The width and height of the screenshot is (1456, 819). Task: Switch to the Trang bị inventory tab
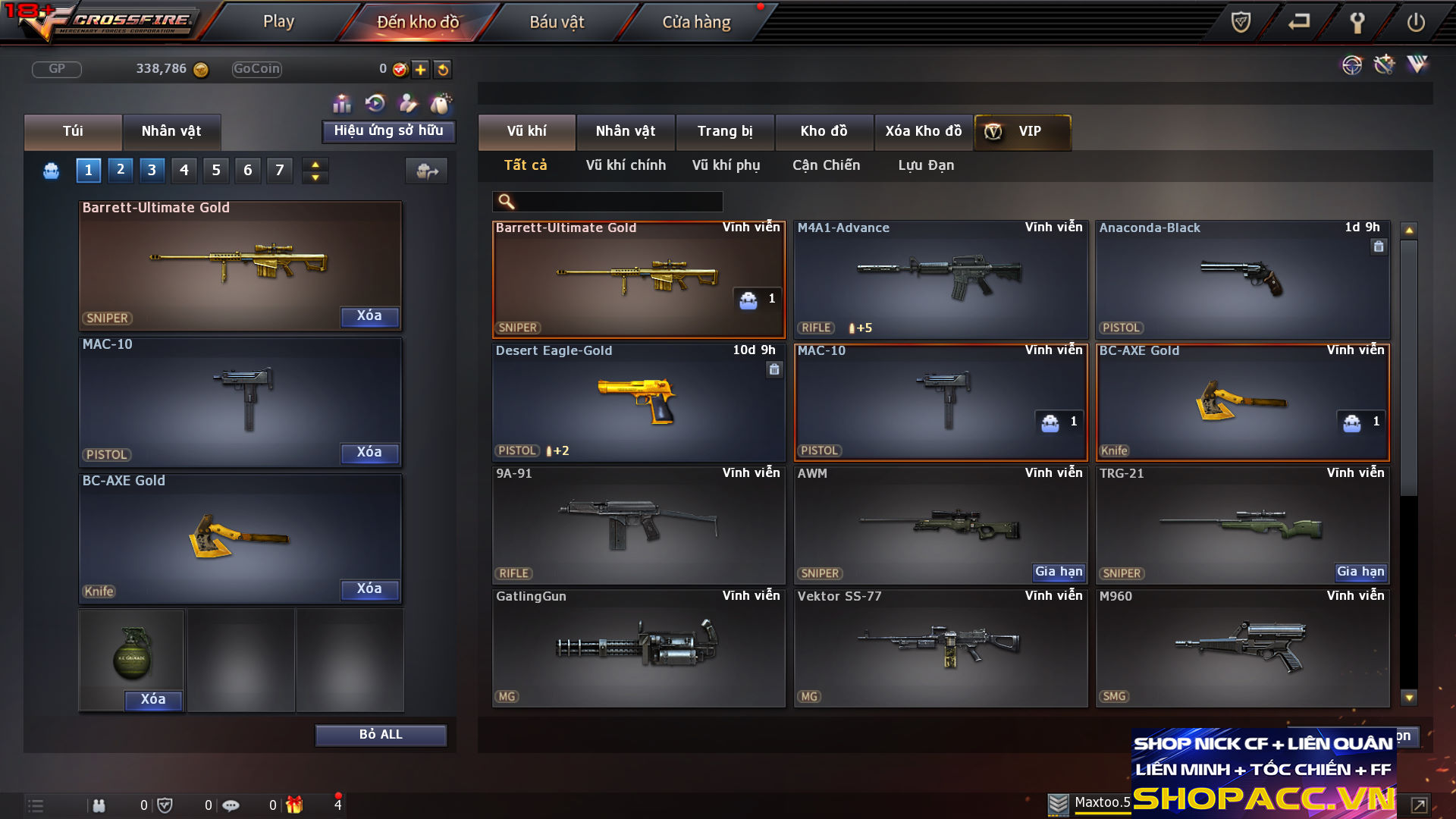tap(725, 131)
